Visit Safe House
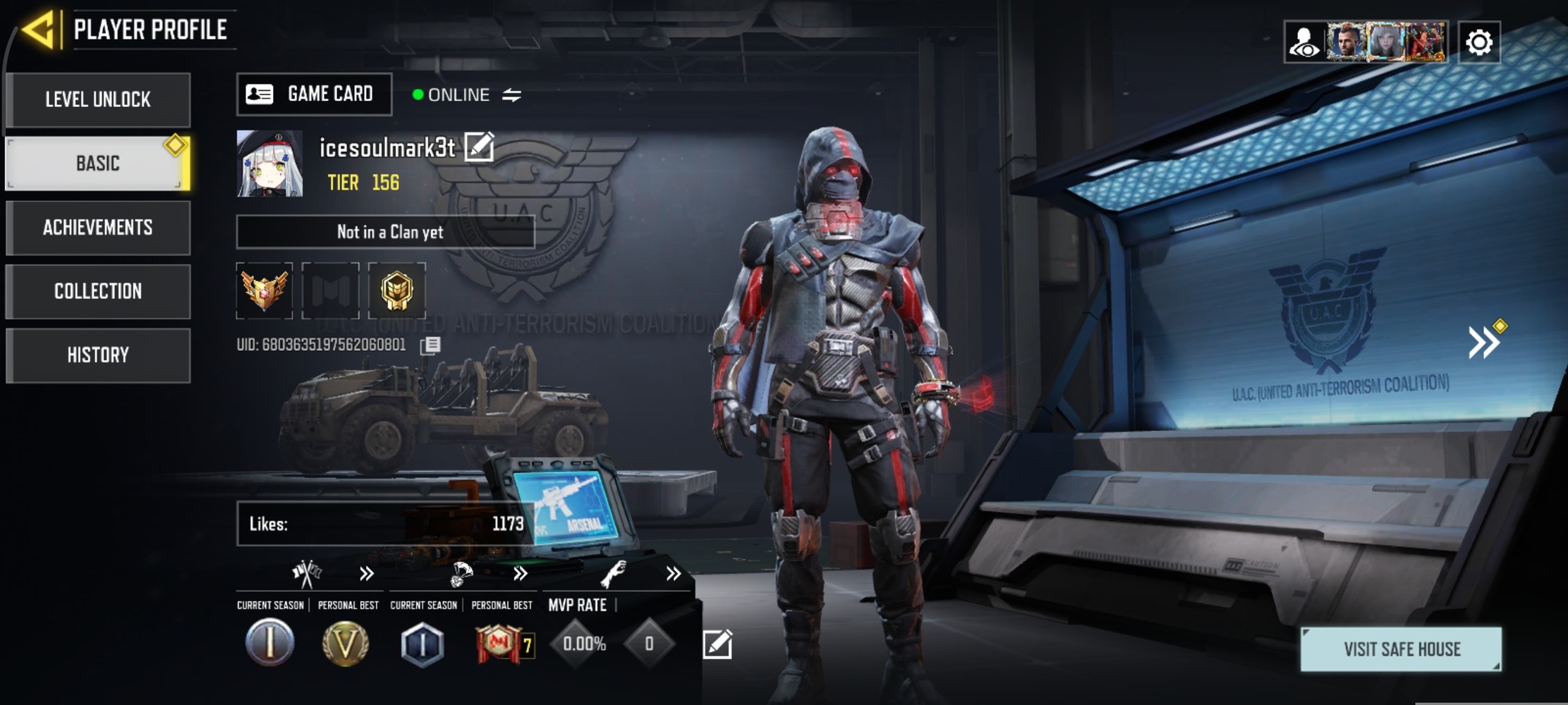 (x=1401, y=649)
